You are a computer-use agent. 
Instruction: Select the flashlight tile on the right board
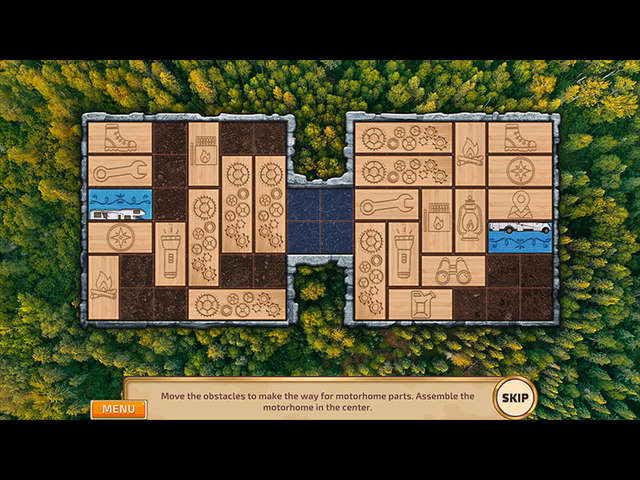pos(403,254)
